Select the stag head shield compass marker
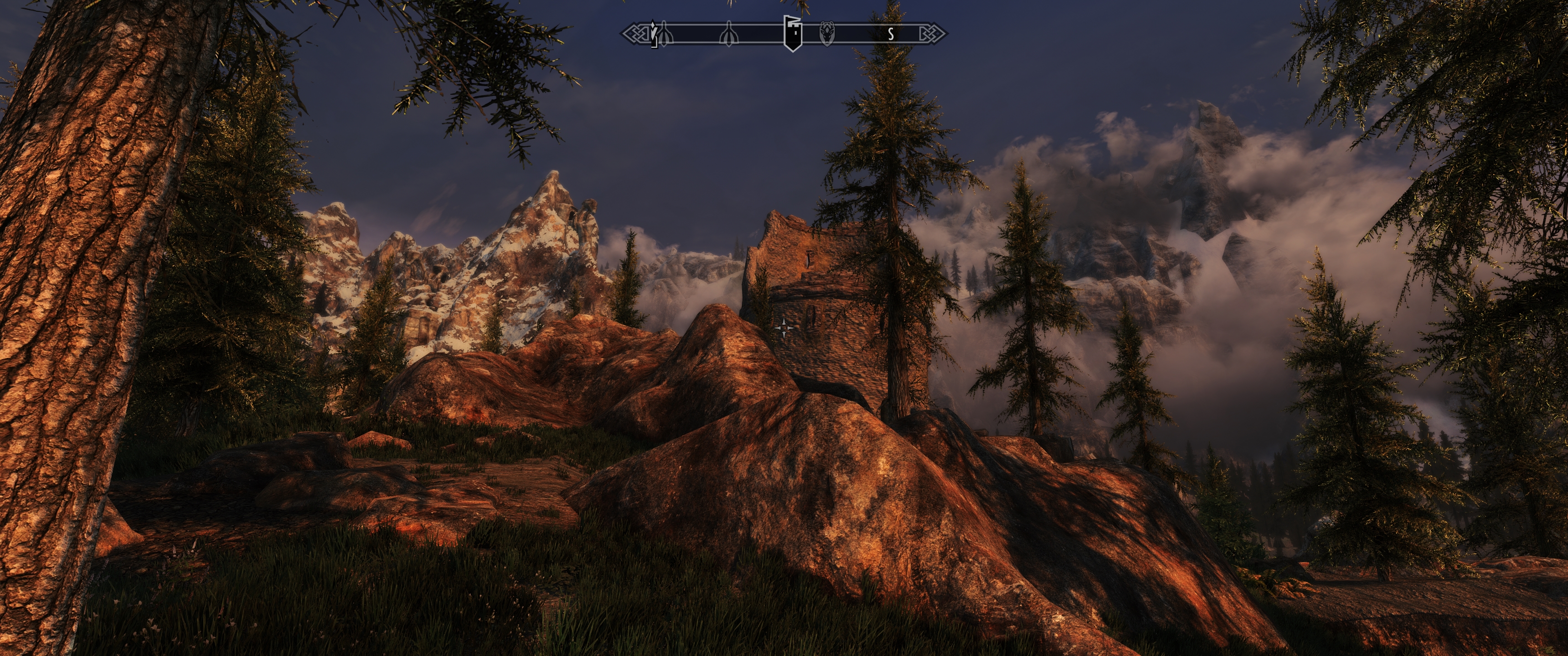Image resolution: width=1568 pixels, height=656 pixels. coord(826,33)
